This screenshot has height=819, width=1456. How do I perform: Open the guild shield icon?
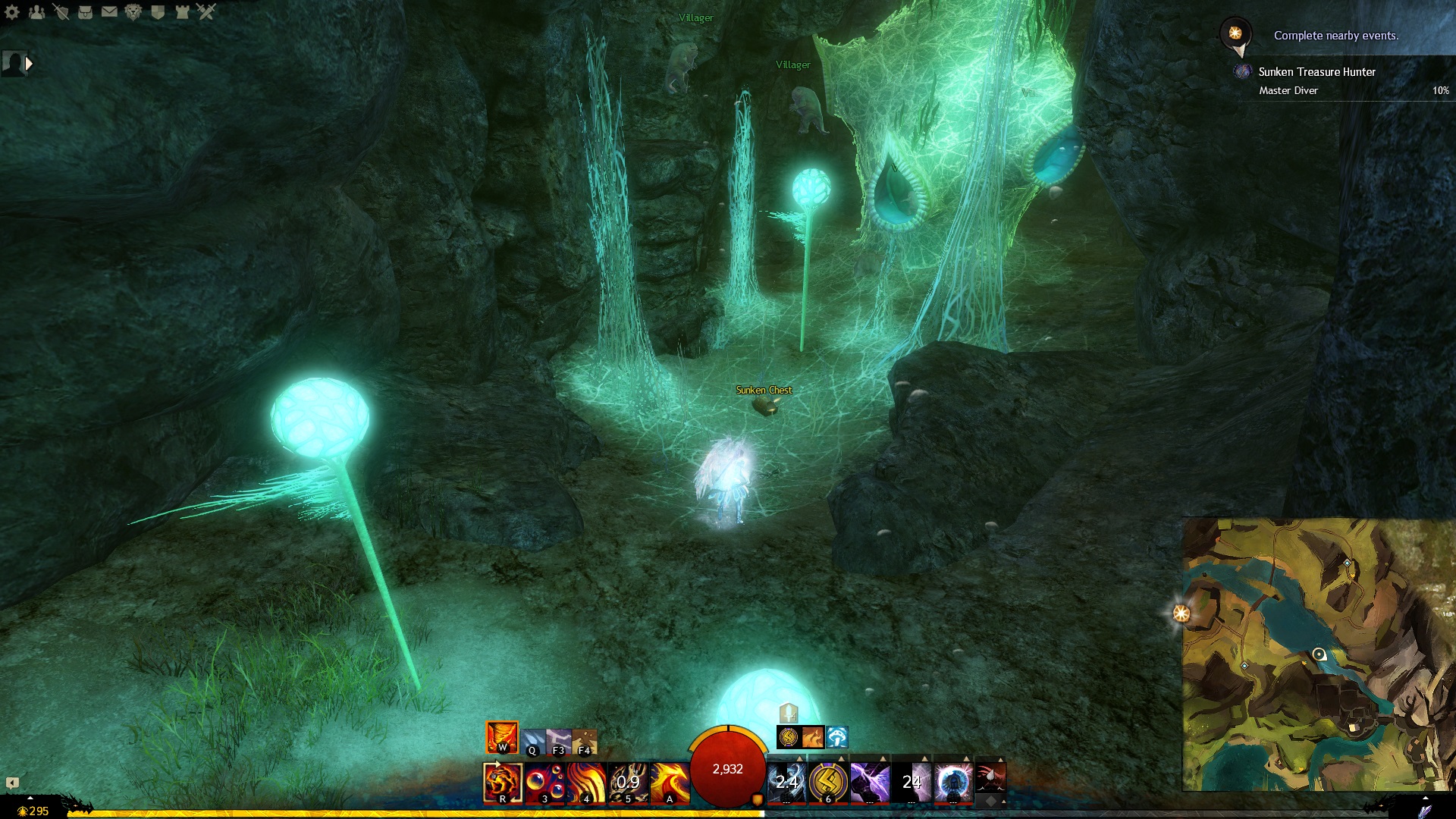[x=158, y=12]
